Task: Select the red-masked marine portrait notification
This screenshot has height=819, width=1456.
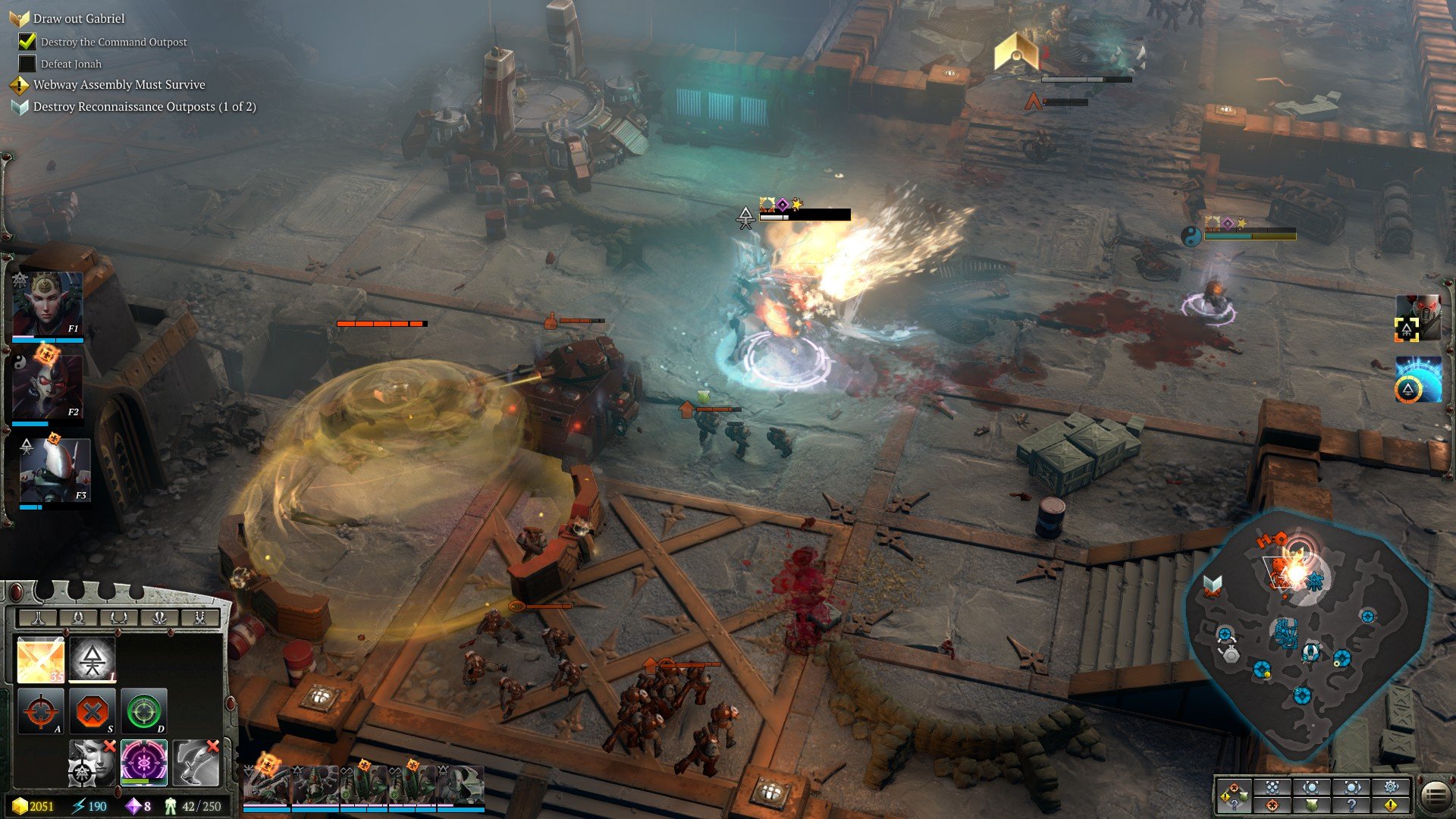Action: tap(1418, 317)
